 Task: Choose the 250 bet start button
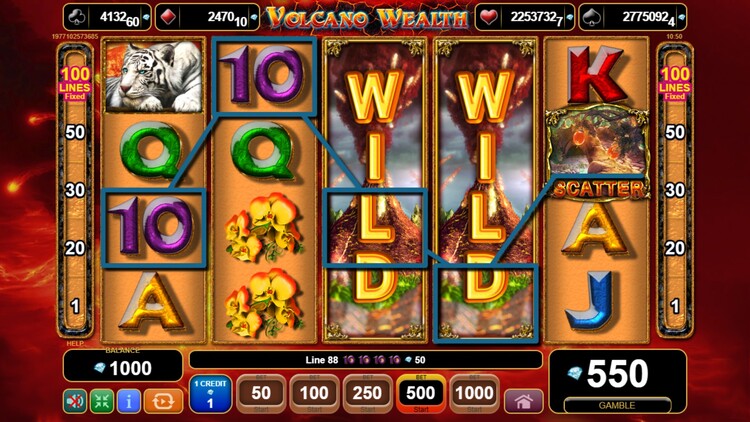click(x=368, y=394)
